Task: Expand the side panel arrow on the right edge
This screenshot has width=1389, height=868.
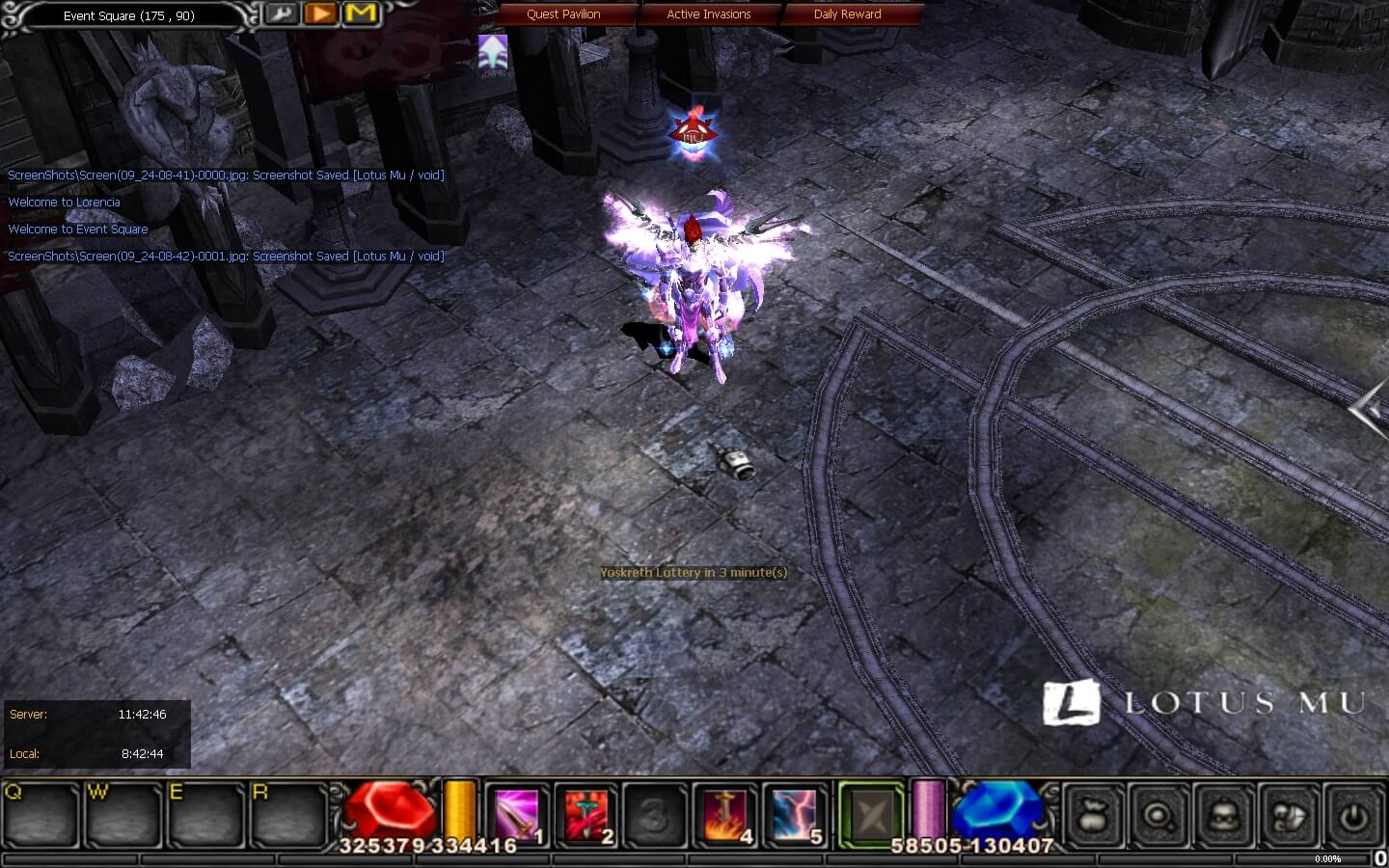Action: pyautogui.click(x=1371, y=410)
